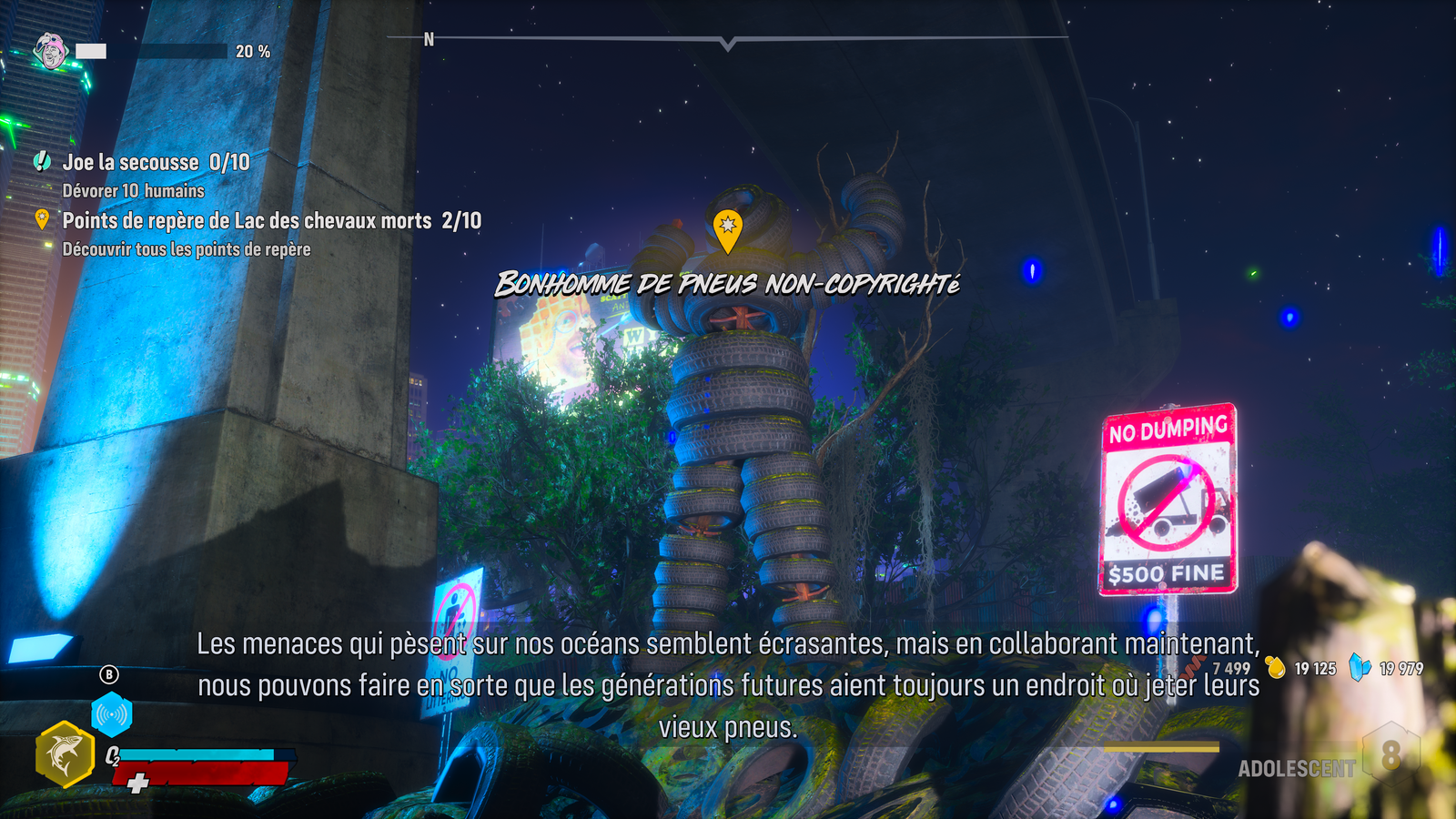Click the bounty hunter portrait icon
The width and height of the screenshot is (1456, 819).
51,51
